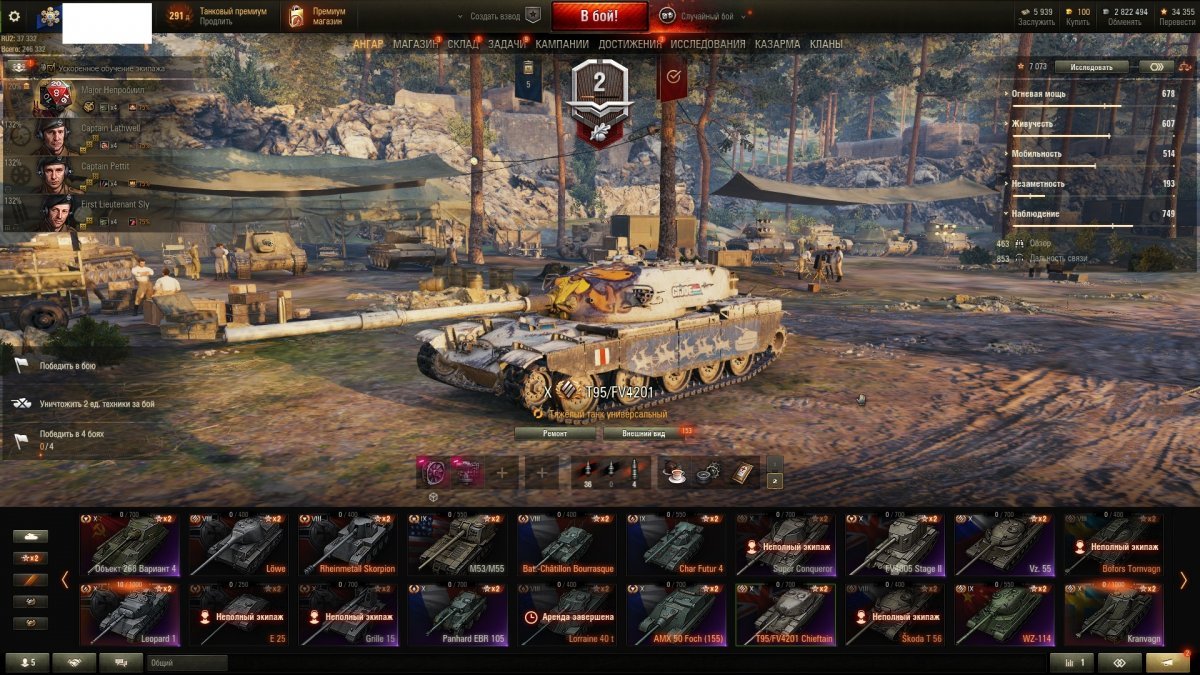Select the Löwe tank in the carousel
The width and height of the screenshot is (1200, 675).
pyautogui.click(x=234, y=546)
